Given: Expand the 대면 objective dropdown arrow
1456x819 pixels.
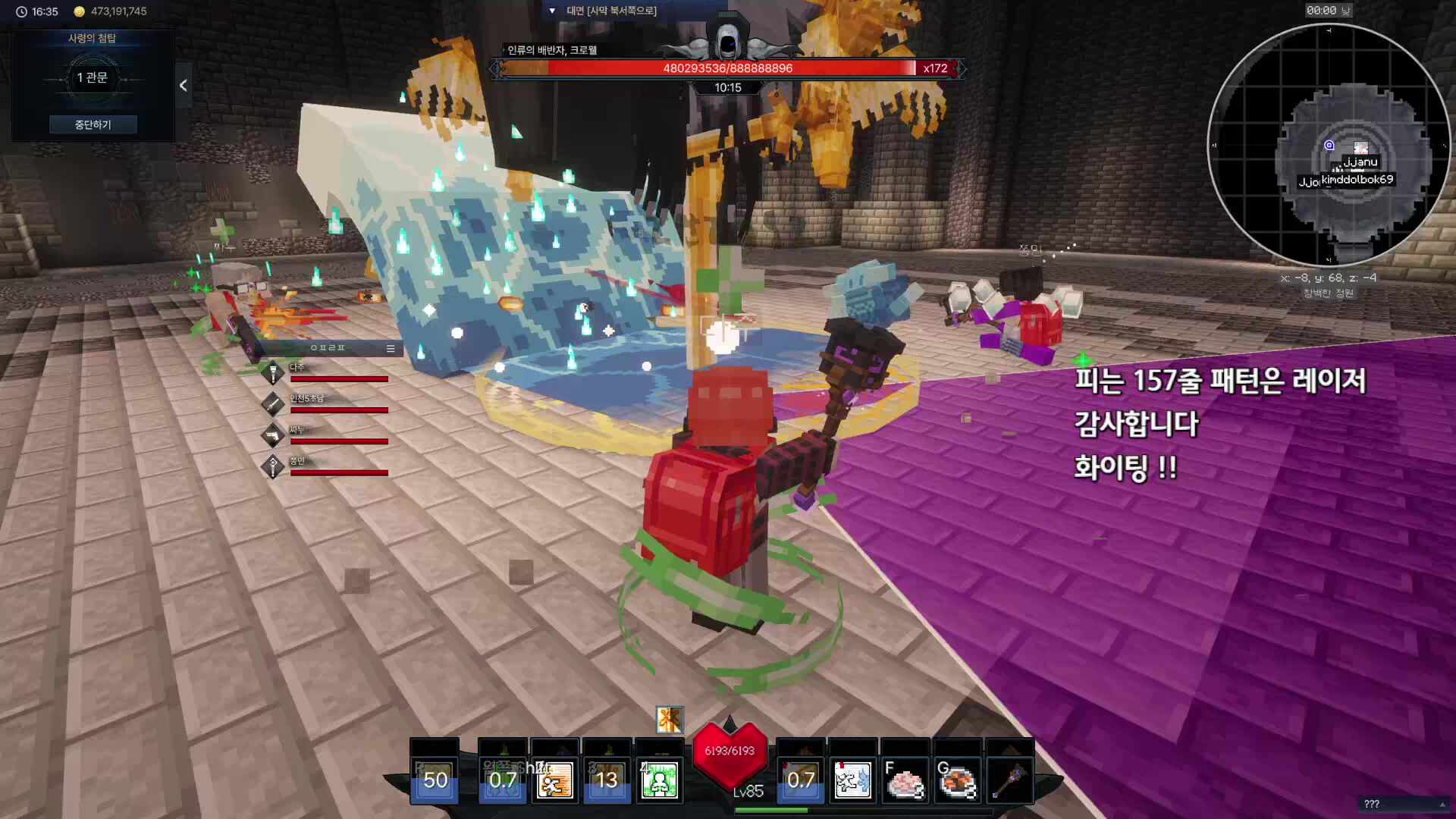Looking at the screenshot, I should [552, 11].
